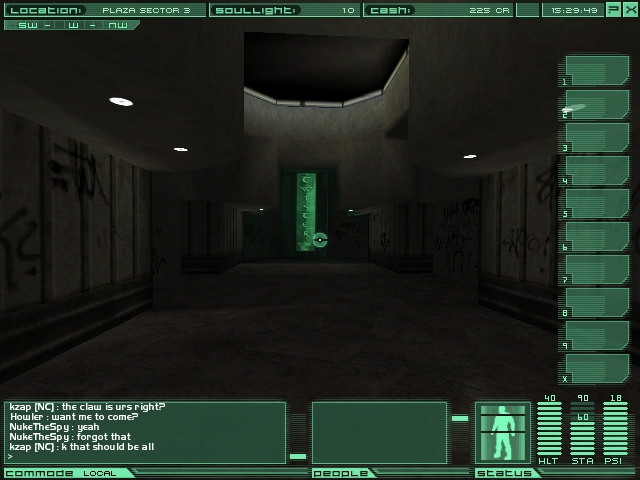This screenshot has width=640, height=480.
Task: Click the P button in the top bar
Action: (x=613, y=10)
